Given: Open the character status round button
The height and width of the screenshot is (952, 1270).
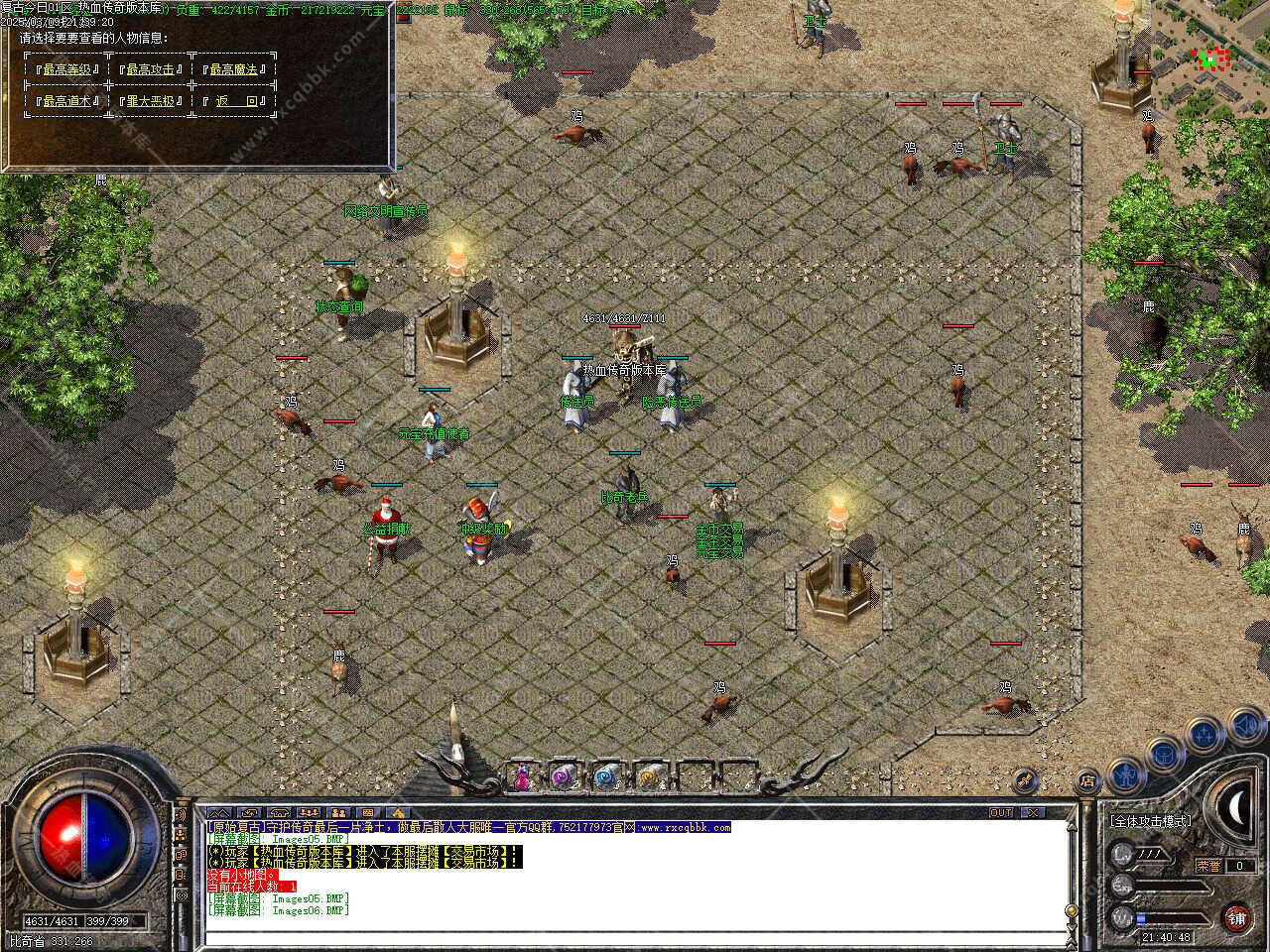Looking at the screenshot, I should 1124,773.
